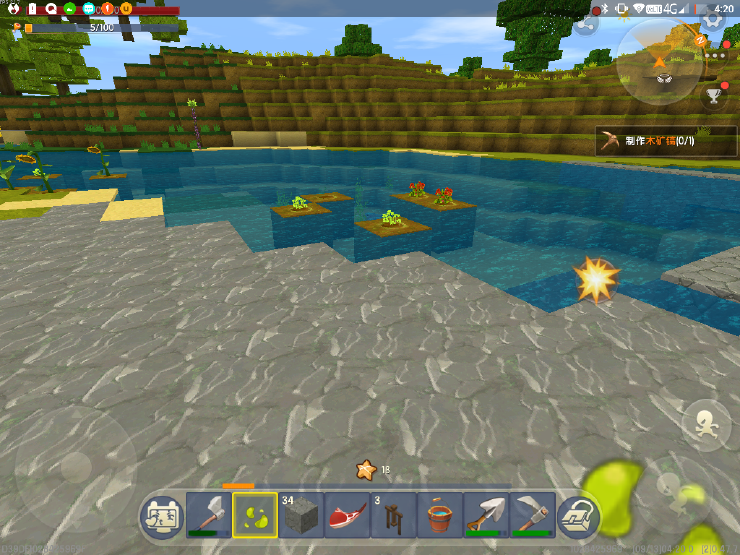Select the raw meat hotbar slot
The image size is (740, 555).
(347, 516)
